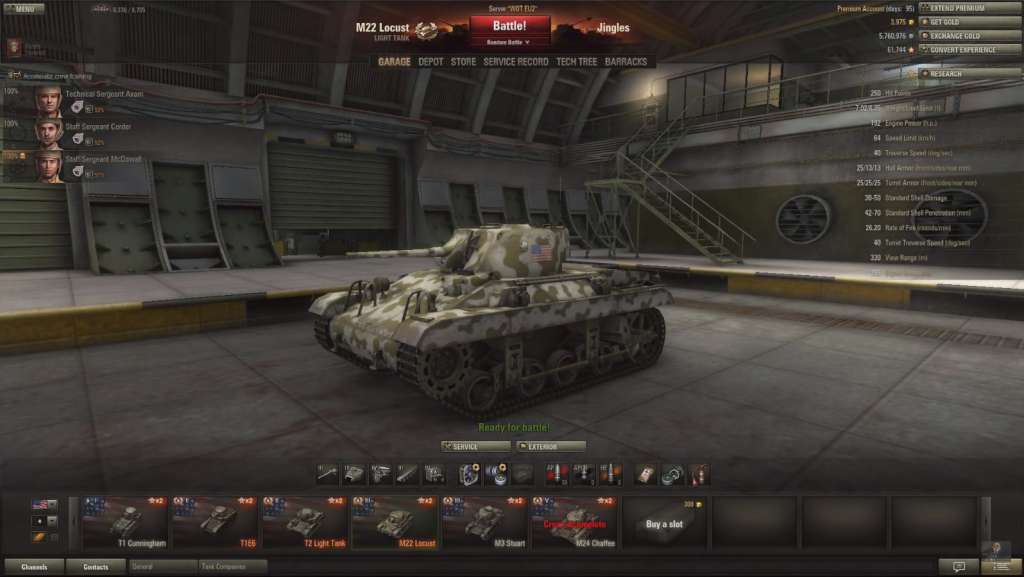The width and height of the screenshot is (1024, 577).
Task: Switch to the Depot tab
Action: [431, 62]
